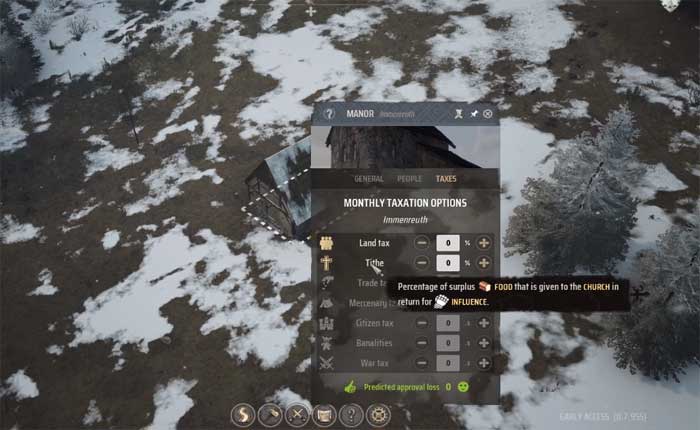
Task: Close the Manor panel
Action: click(488, 114)
